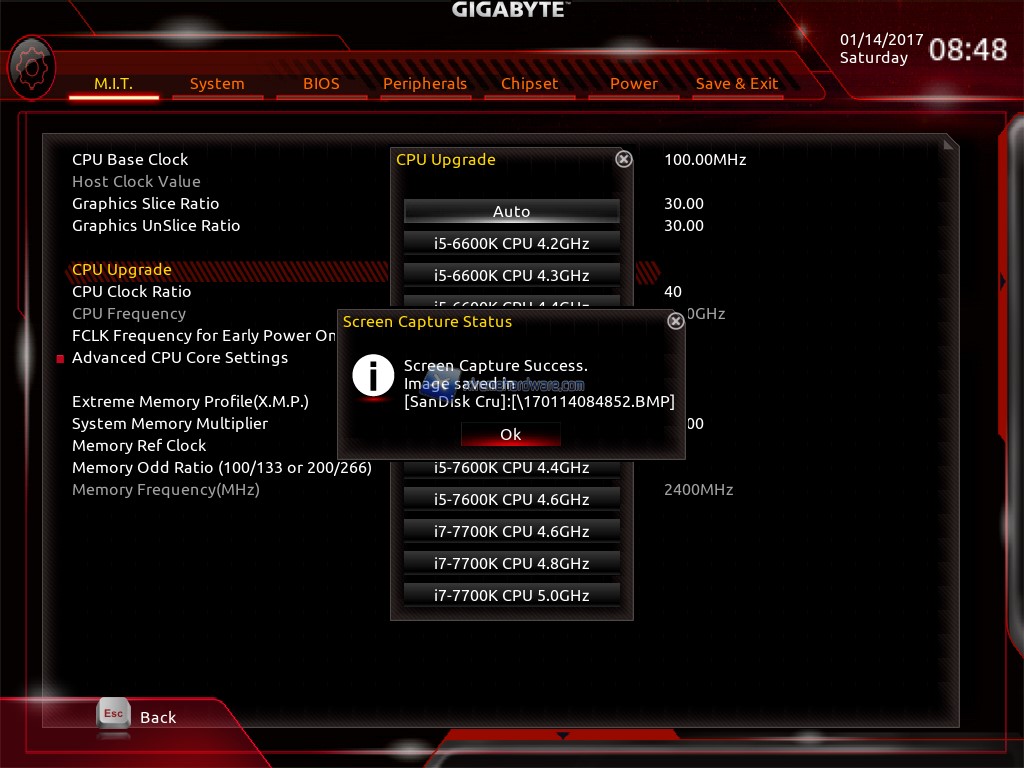Image resolution: width=1024 pixels, height=768 pixels.
Task: Confirm the screen capture with Ok
Action: point(511,435)
